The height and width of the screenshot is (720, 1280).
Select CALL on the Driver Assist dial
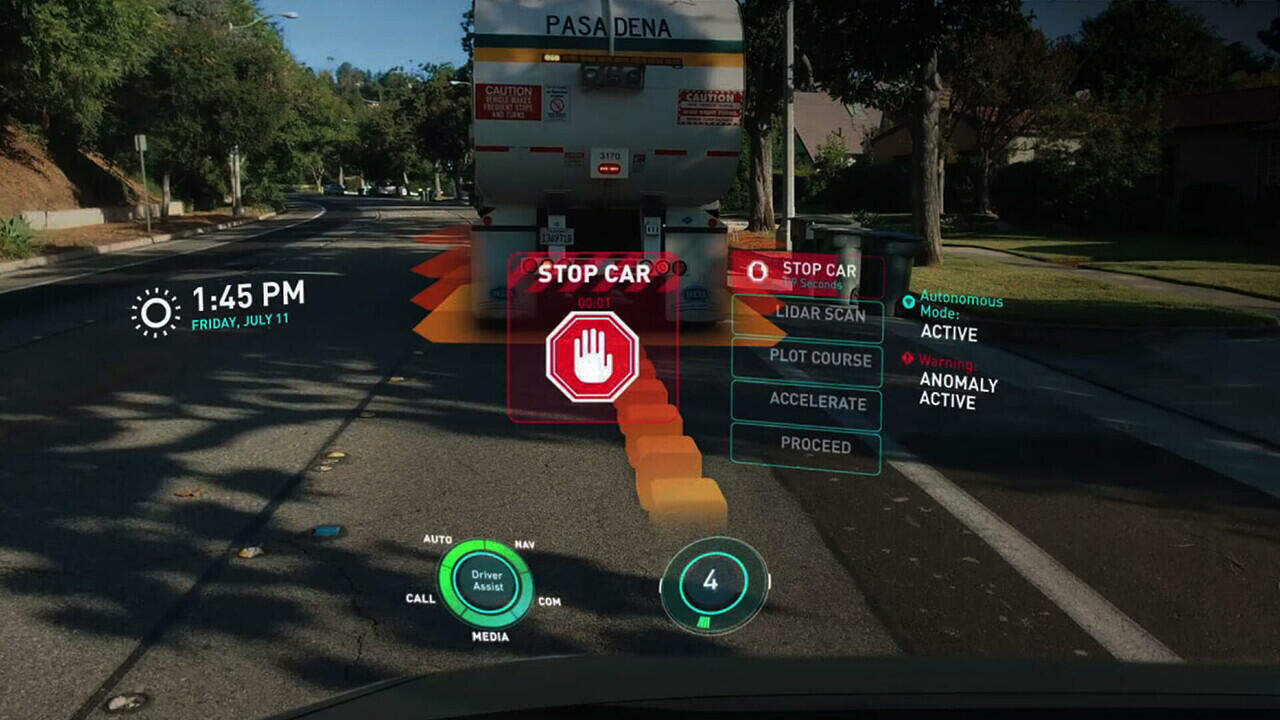pyautogui.click(x=421, y=599)
